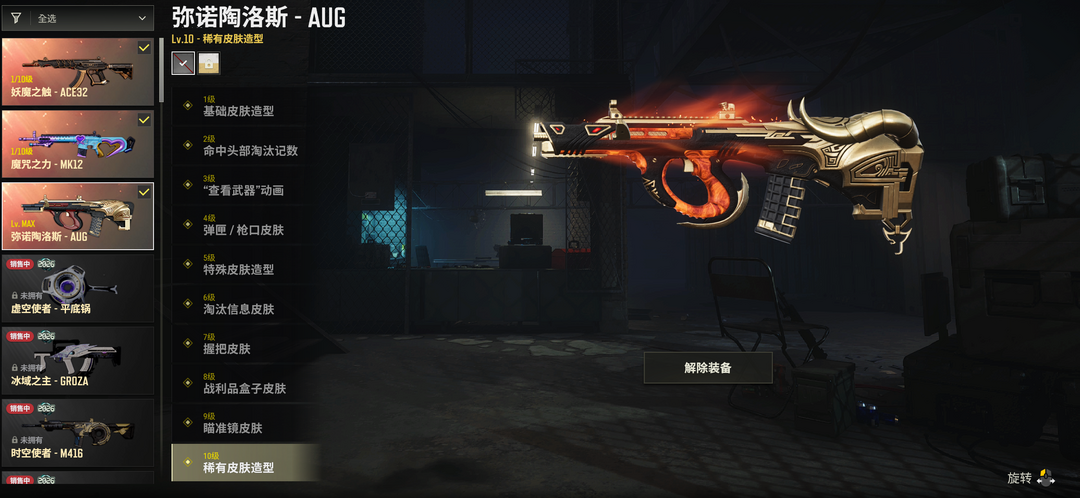Switch to the loot crate icon tab
The height and width of the screenshot is (498, 1080).
pos(209,63)
